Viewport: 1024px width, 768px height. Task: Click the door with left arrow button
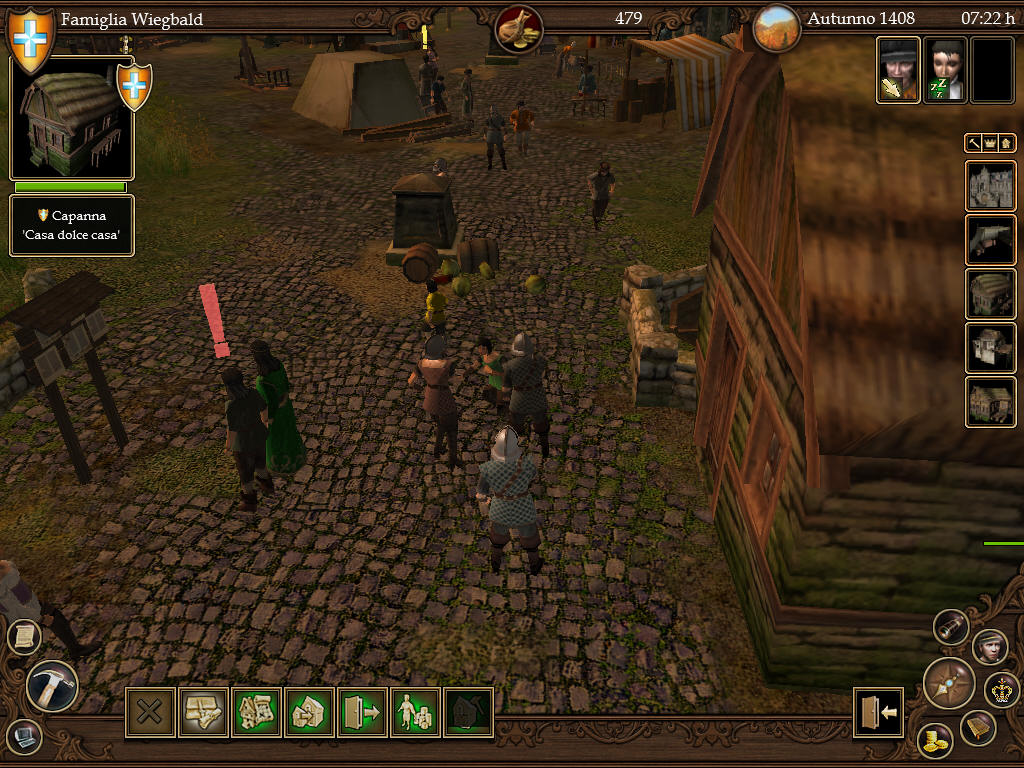pos(878,712)
